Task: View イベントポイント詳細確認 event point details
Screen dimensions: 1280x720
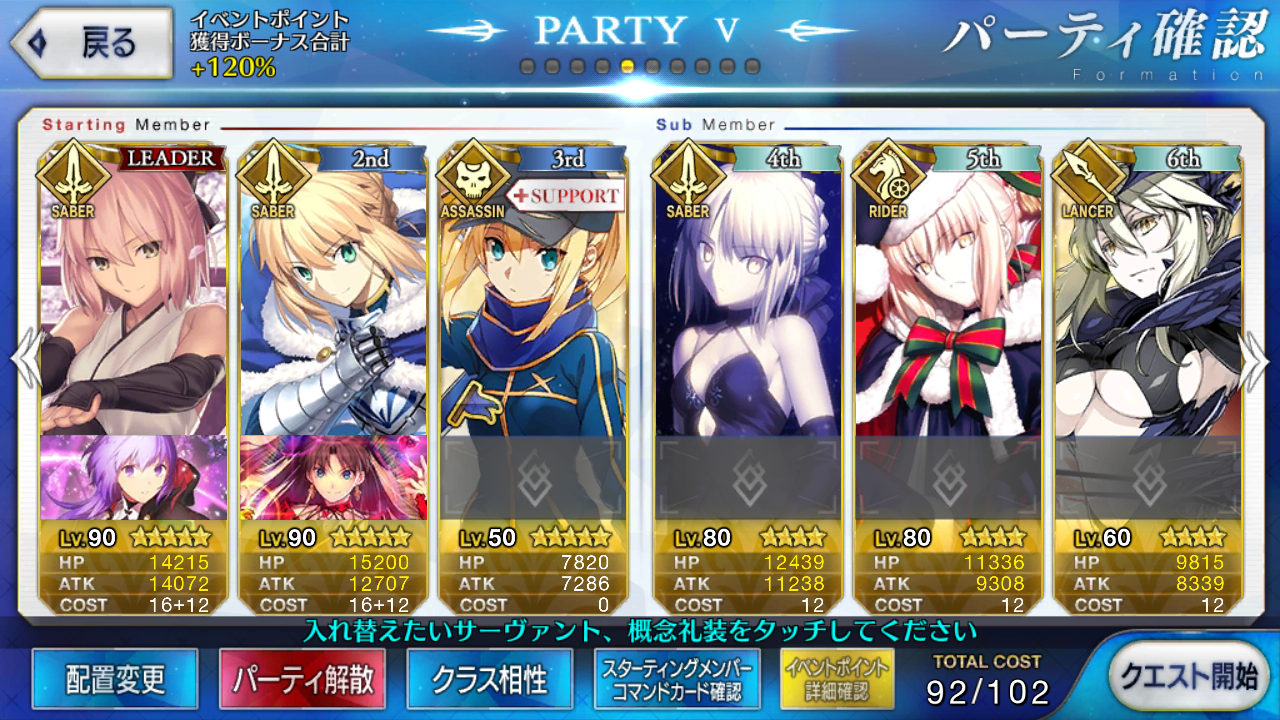Action: [x=837, y=680]
